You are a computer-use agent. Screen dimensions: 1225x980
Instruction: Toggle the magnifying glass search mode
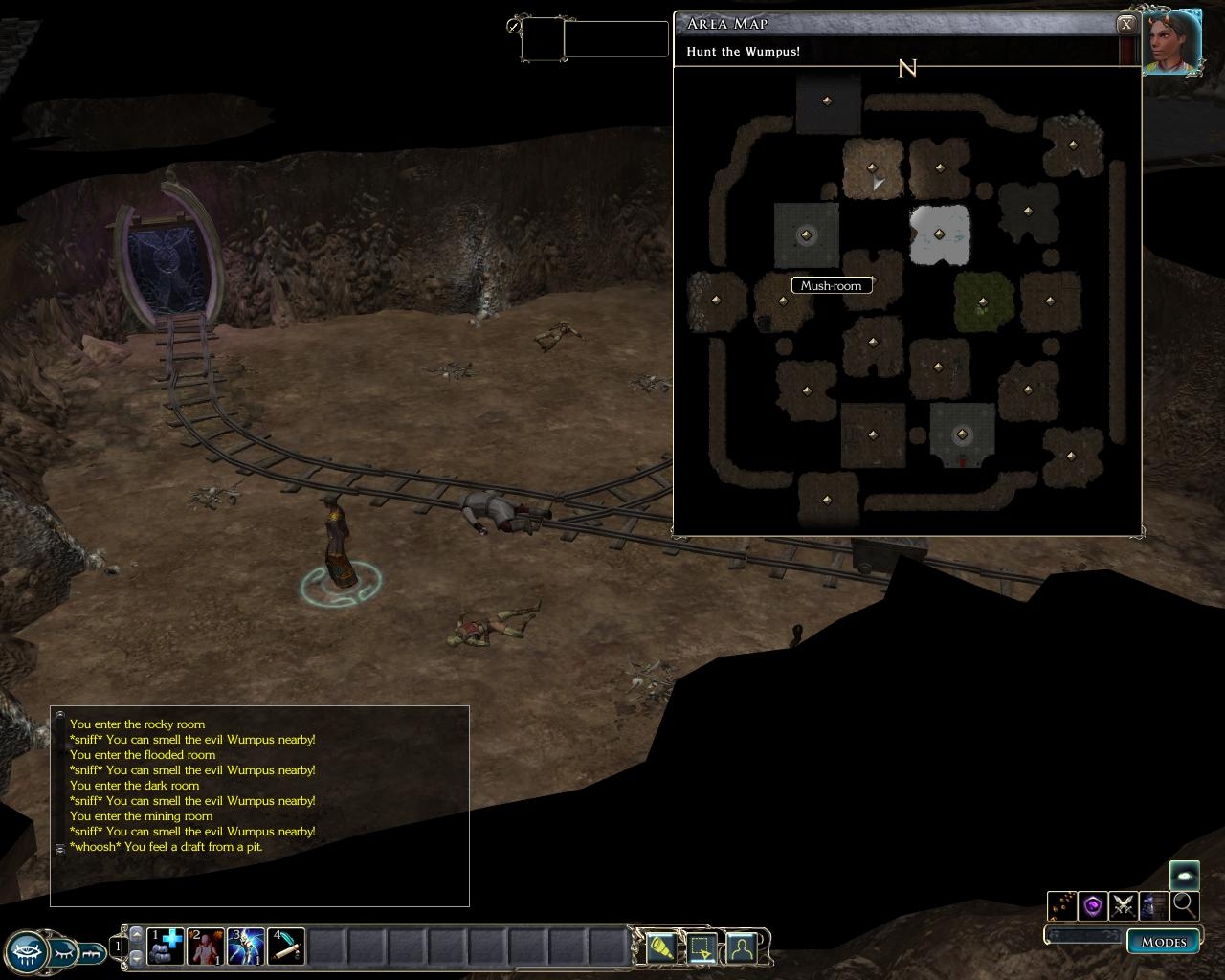pos(1184,904)
